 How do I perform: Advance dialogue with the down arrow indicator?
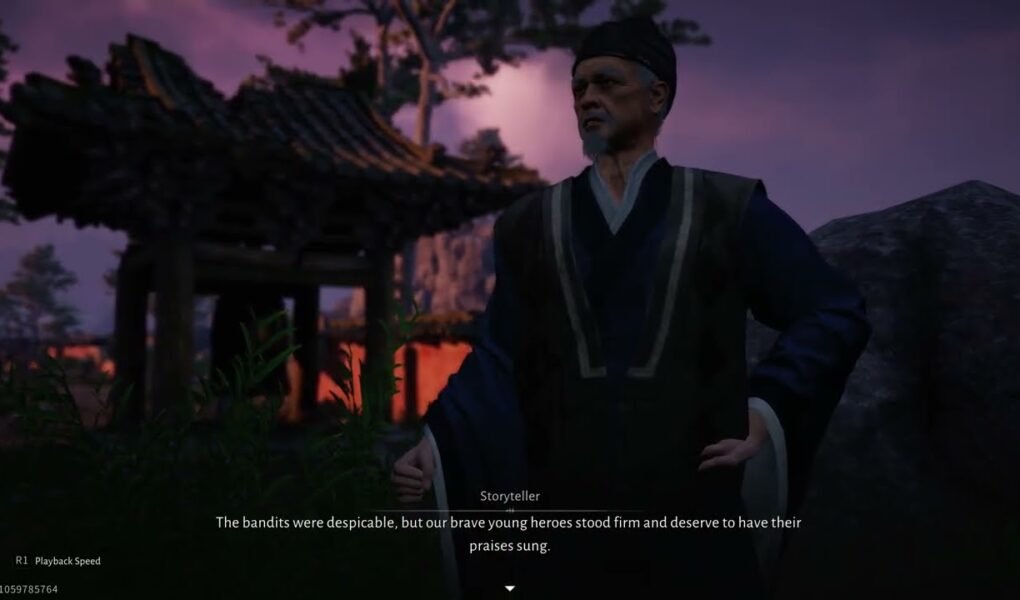(x=510, y=588)
